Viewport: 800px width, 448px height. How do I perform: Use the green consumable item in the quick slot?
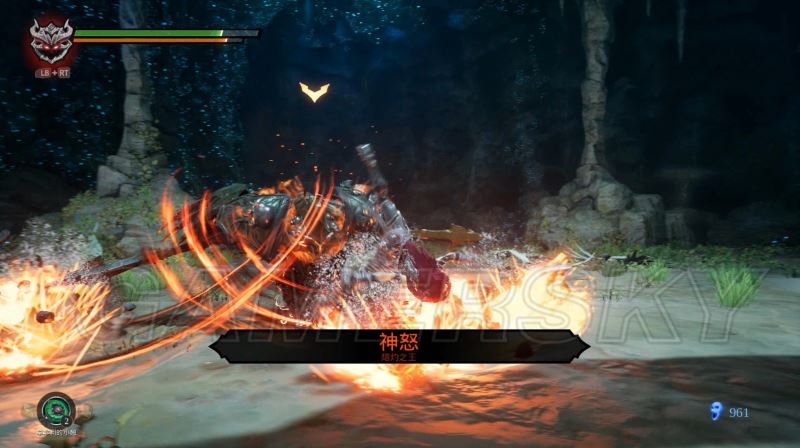pyautogui.click(x=54, y=410)
